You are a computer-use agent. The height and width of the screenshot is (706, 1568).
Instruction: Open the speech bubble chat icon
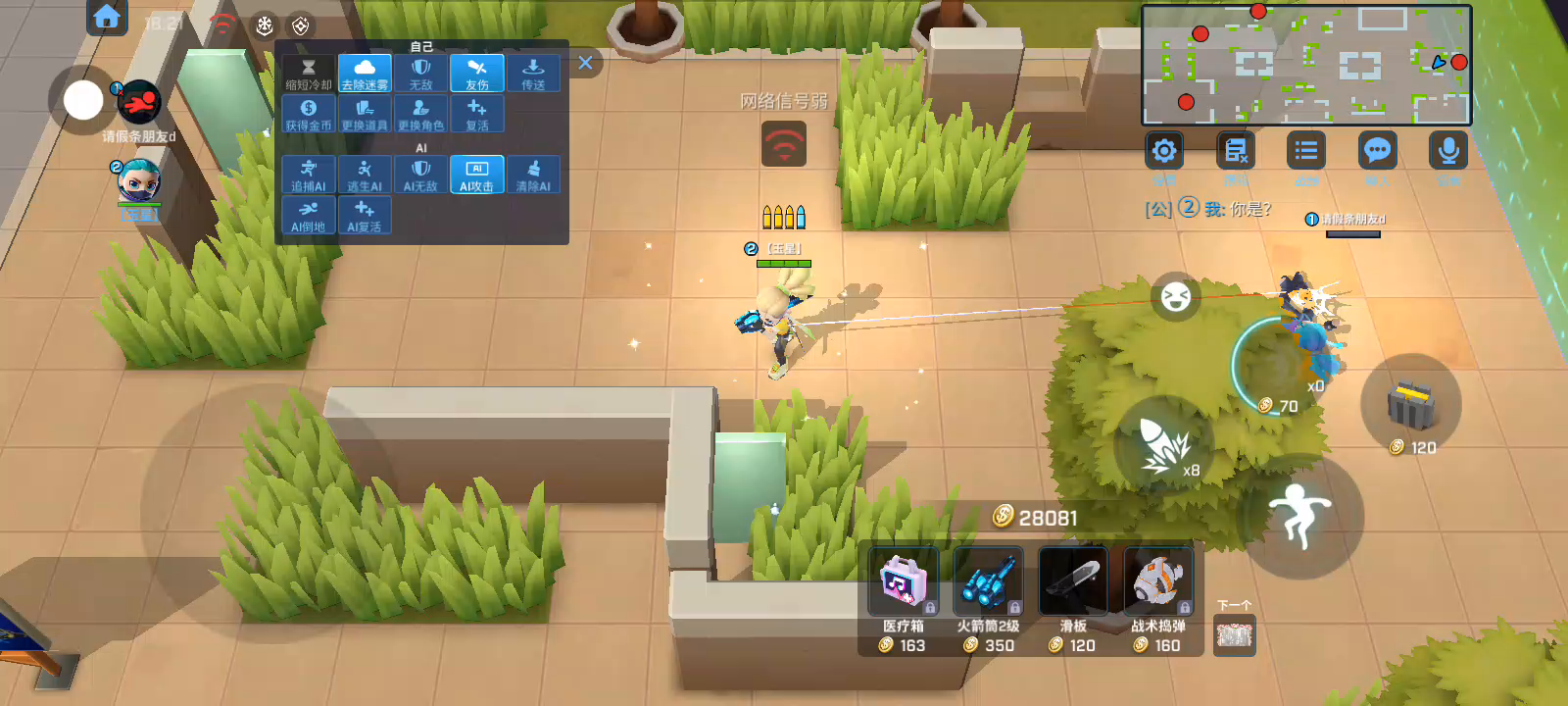pyautogui.click(x=1377, y=151)
